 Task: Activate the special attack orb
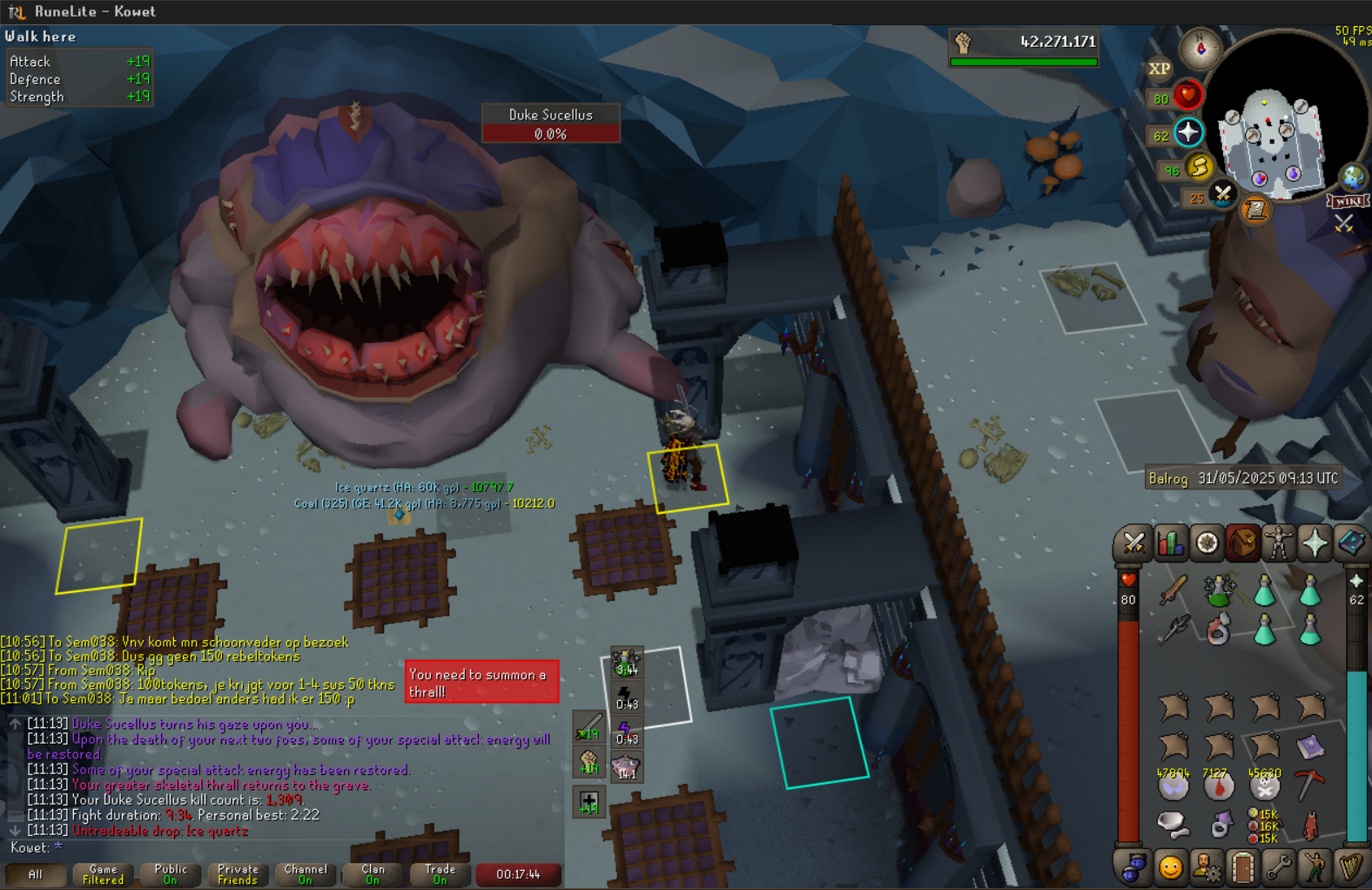pos(1222,195)
